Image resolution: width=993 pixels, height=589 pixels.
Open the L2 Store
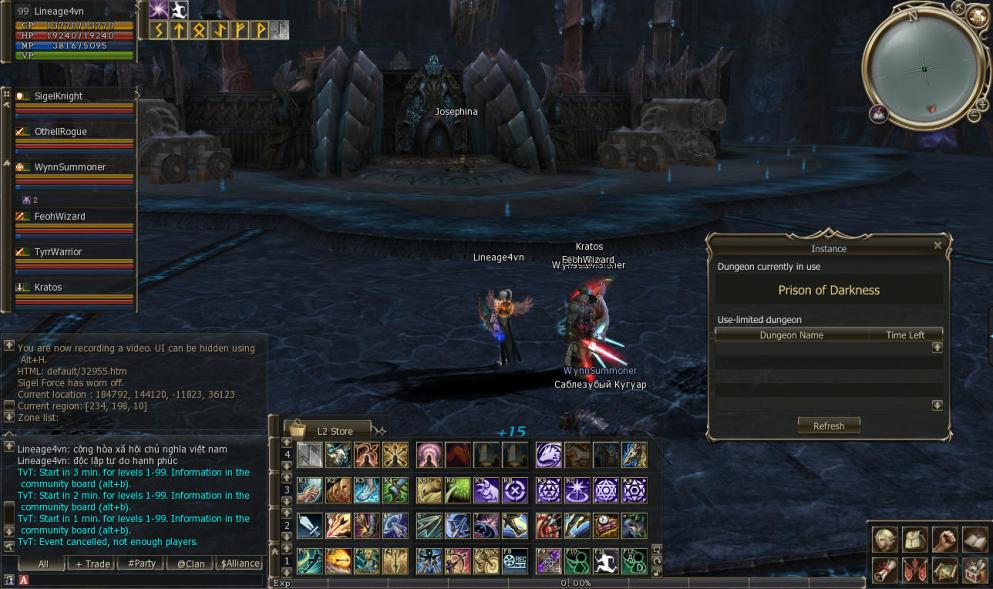334,431
